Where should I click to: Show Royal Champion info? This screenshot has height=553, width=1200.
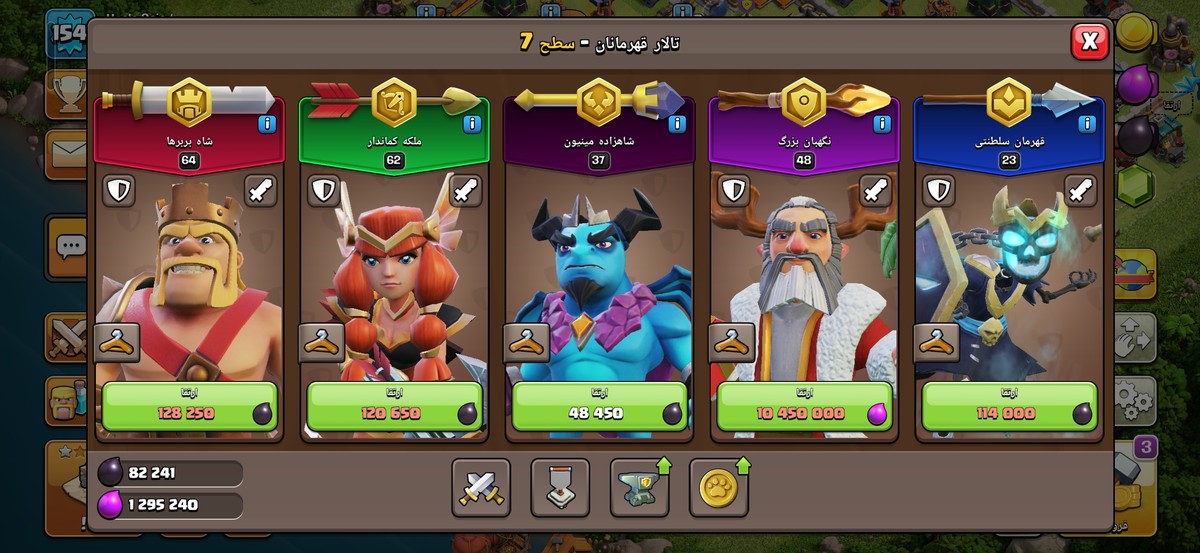coord(1086,124)
